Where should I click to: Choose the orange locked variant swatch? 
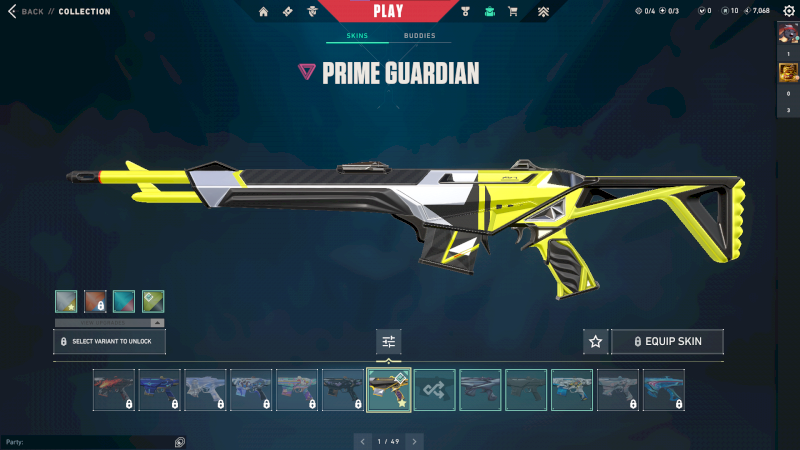coord(96,301)
